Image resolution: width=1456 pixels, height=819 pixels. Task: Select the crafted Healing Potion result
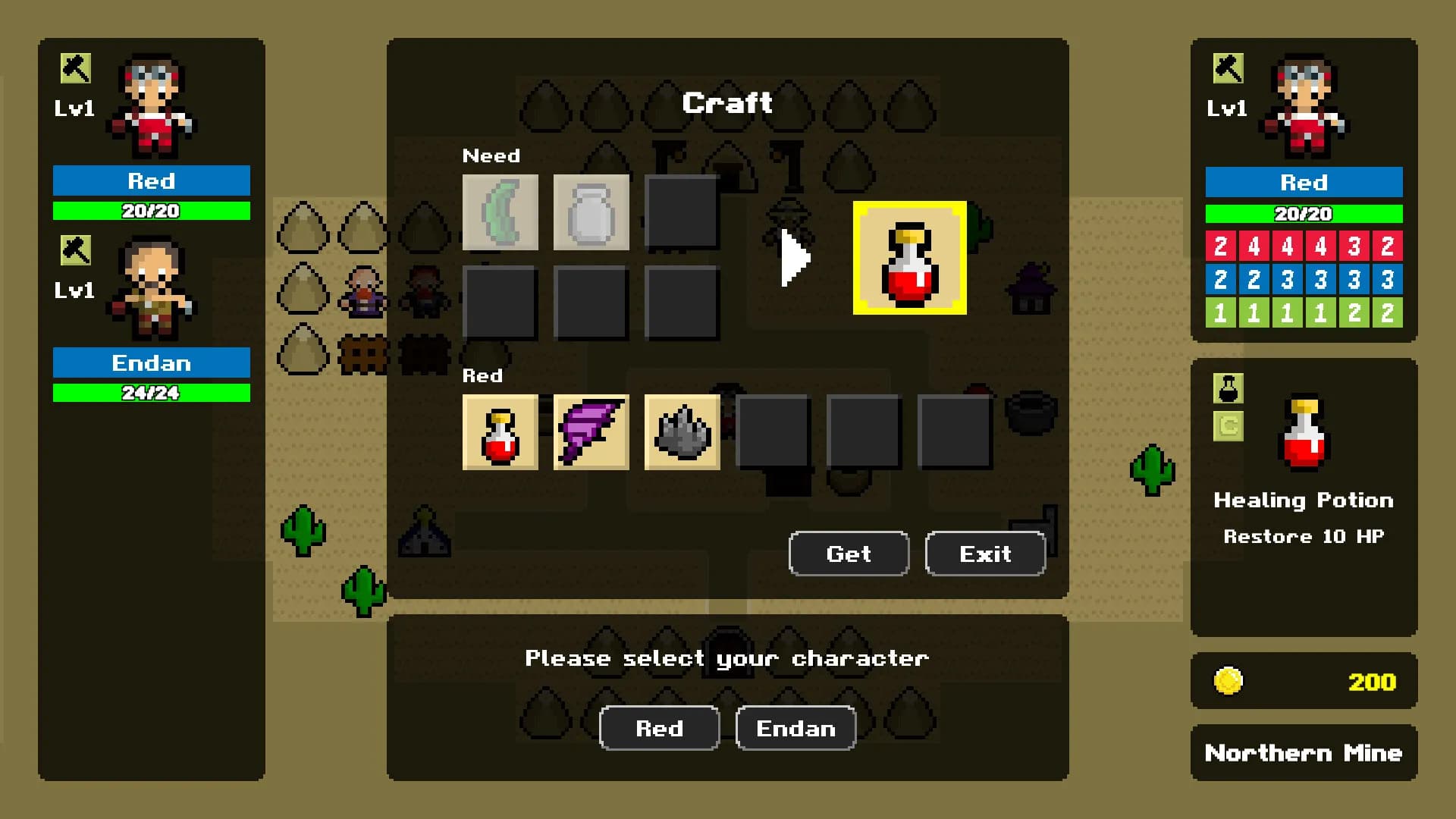coord(909,258)
